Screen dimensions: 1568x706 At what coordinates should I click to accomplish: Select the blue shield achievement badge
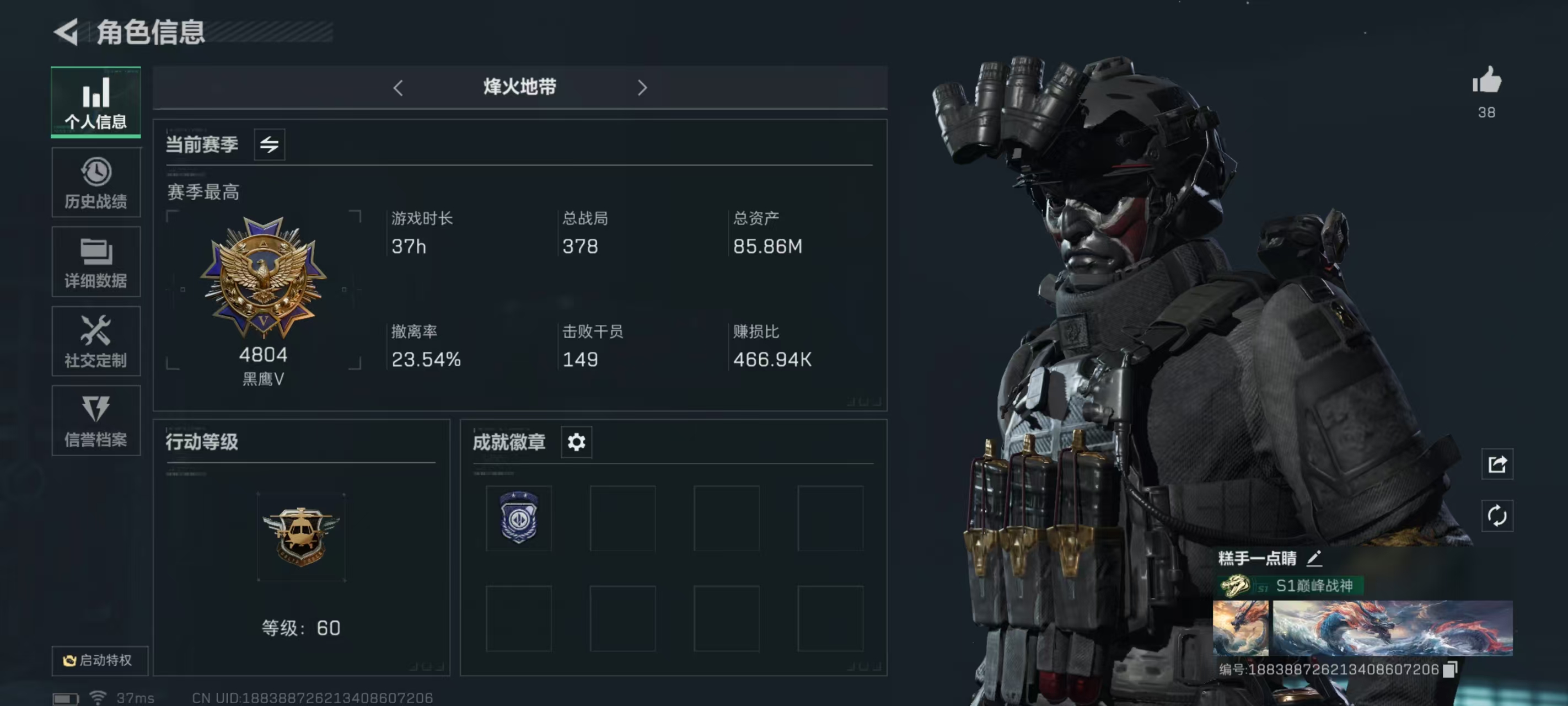(519, 518)
